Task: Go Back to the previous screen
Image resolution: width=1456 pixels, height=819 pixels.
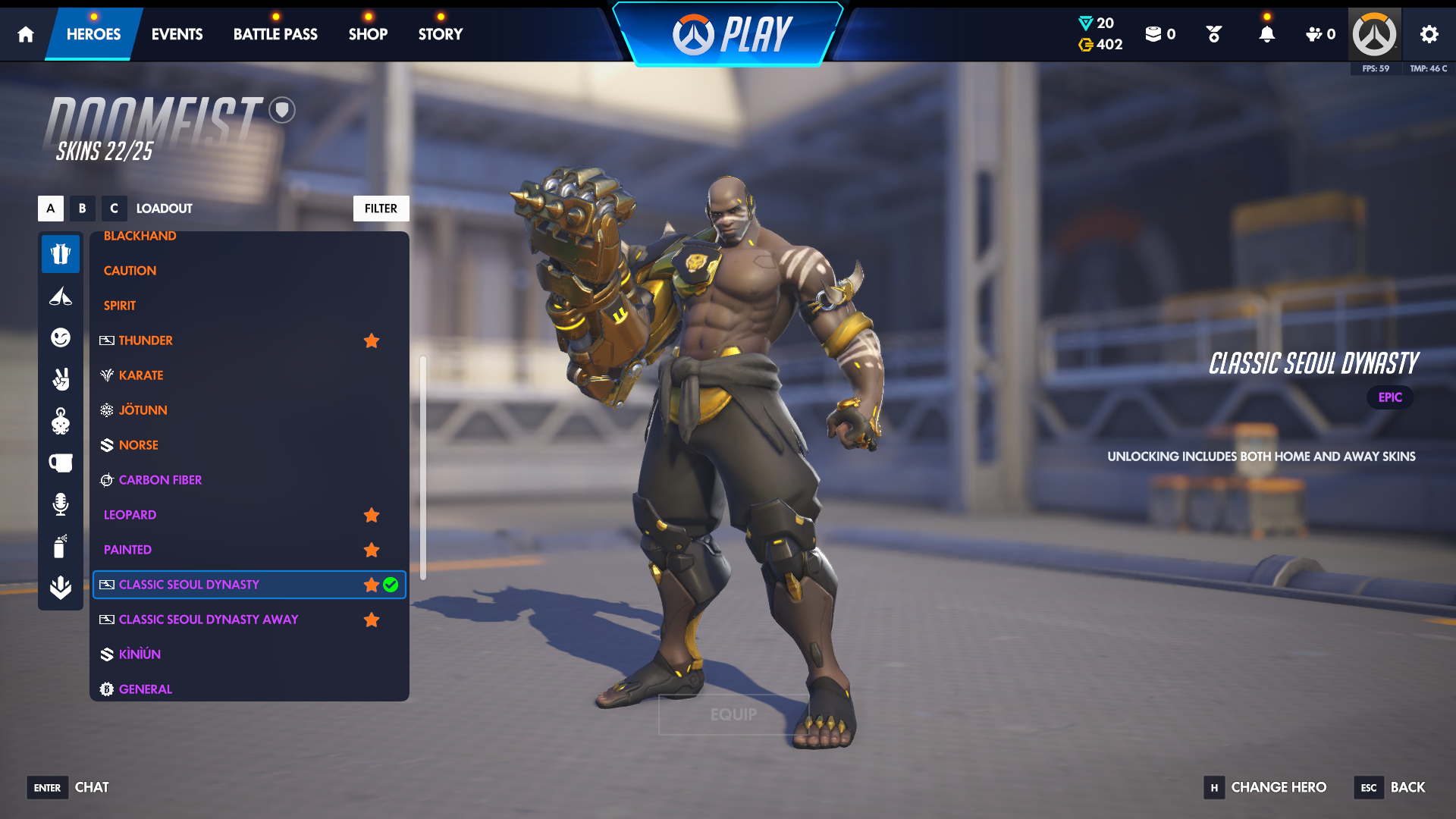Action: coord(1407,787)
